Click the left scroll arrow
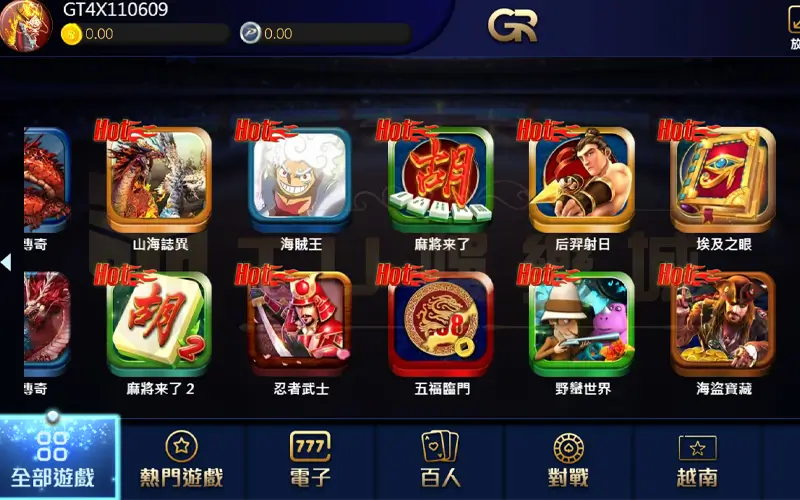Image resolution: width=800 pixels, height=500 pixels. click(6, 262)
